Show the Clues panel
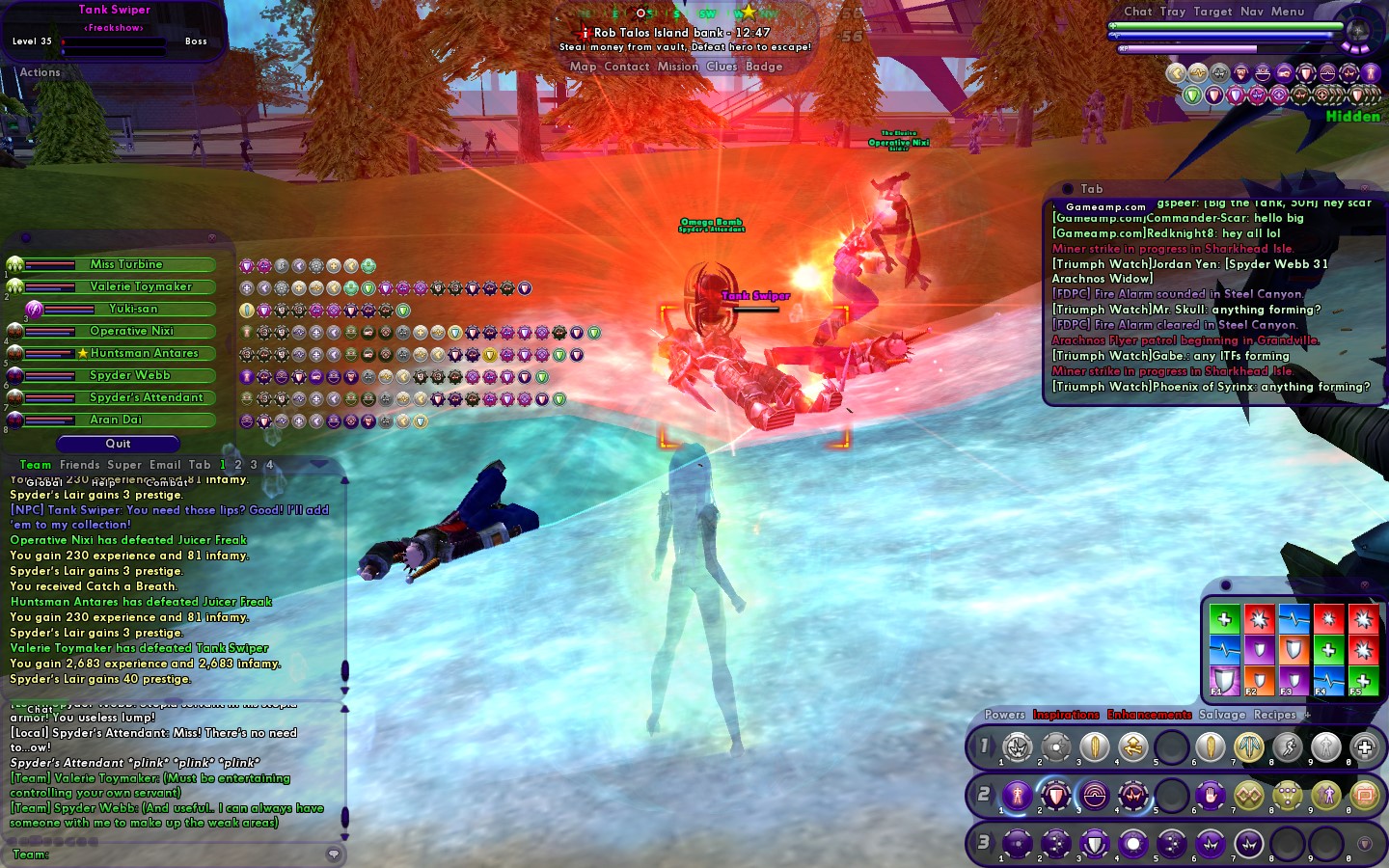 pyautogui.click(x=722, y=67)
